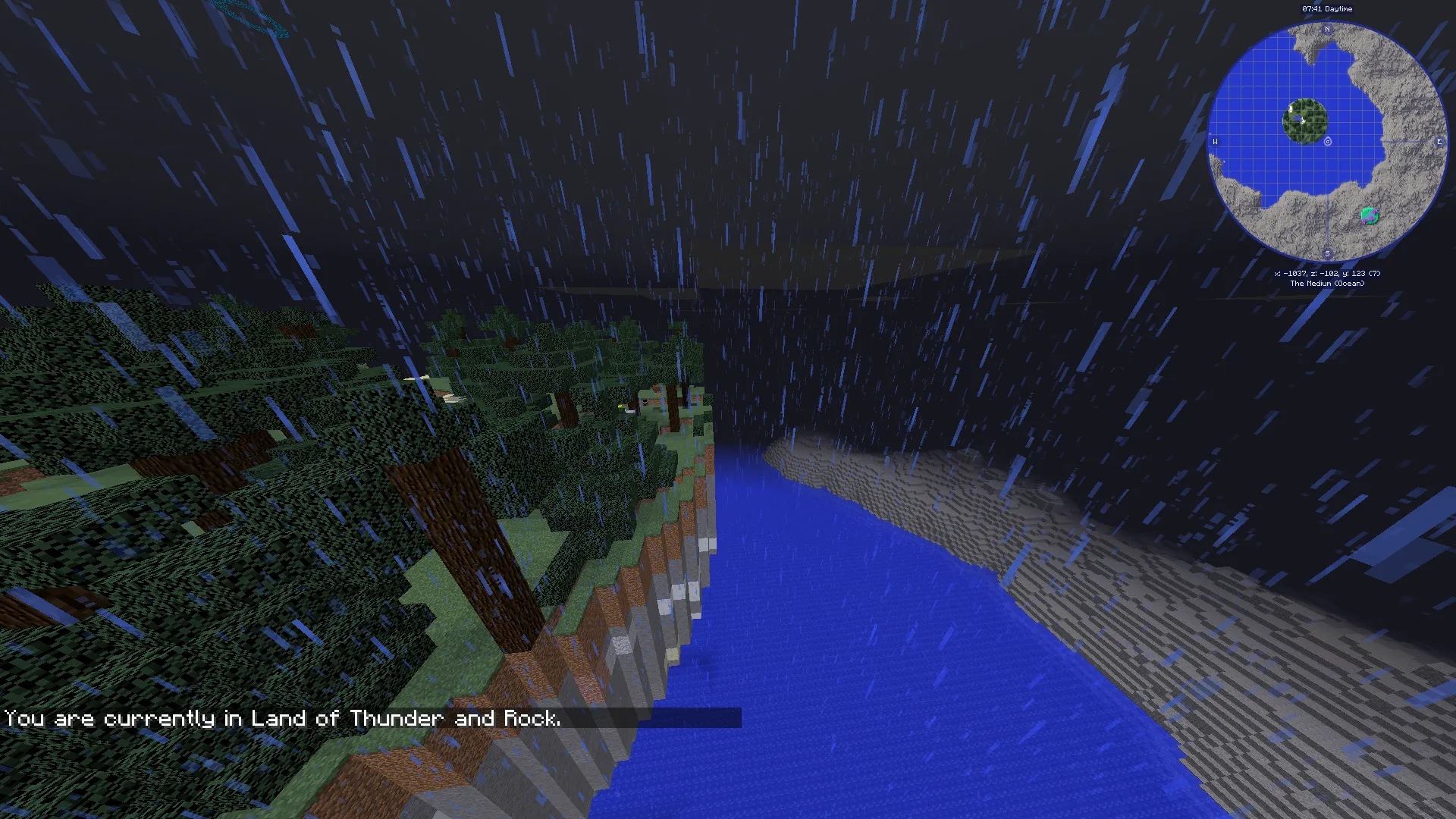Click the 07:41 Daytime clock display
The height and width of the screenshot is (819, 1456).
coord(1327,9)
